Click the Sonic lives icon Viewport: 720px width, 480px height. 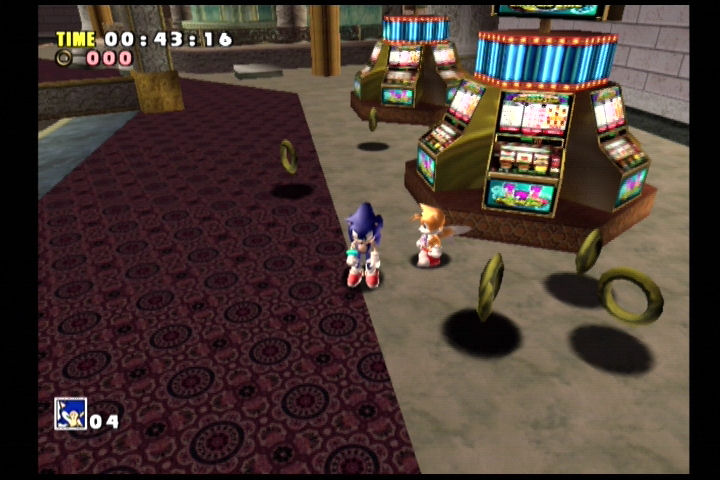(x=70, y=413)
